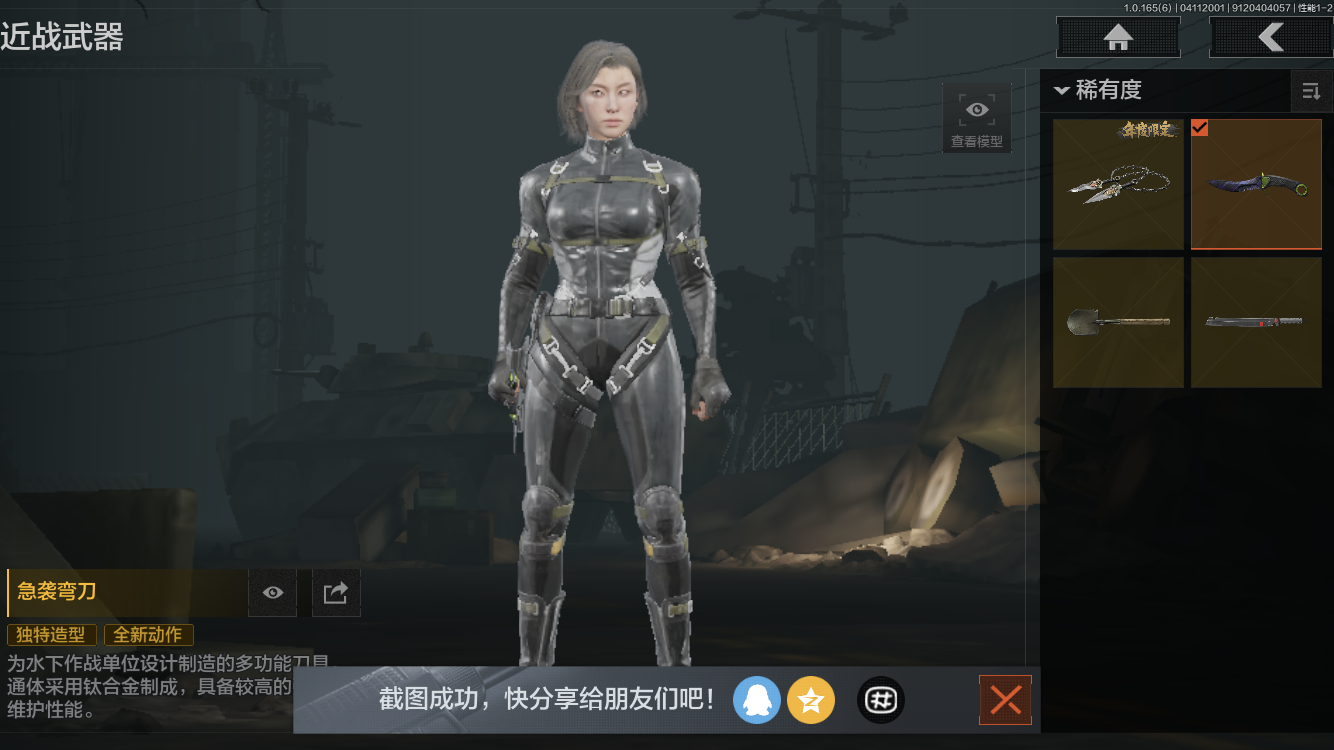This screenshot has width=1334, height=750.
Task: Click the 全新动作 tag
Action: pyautogui.click(x=148, y=634)
